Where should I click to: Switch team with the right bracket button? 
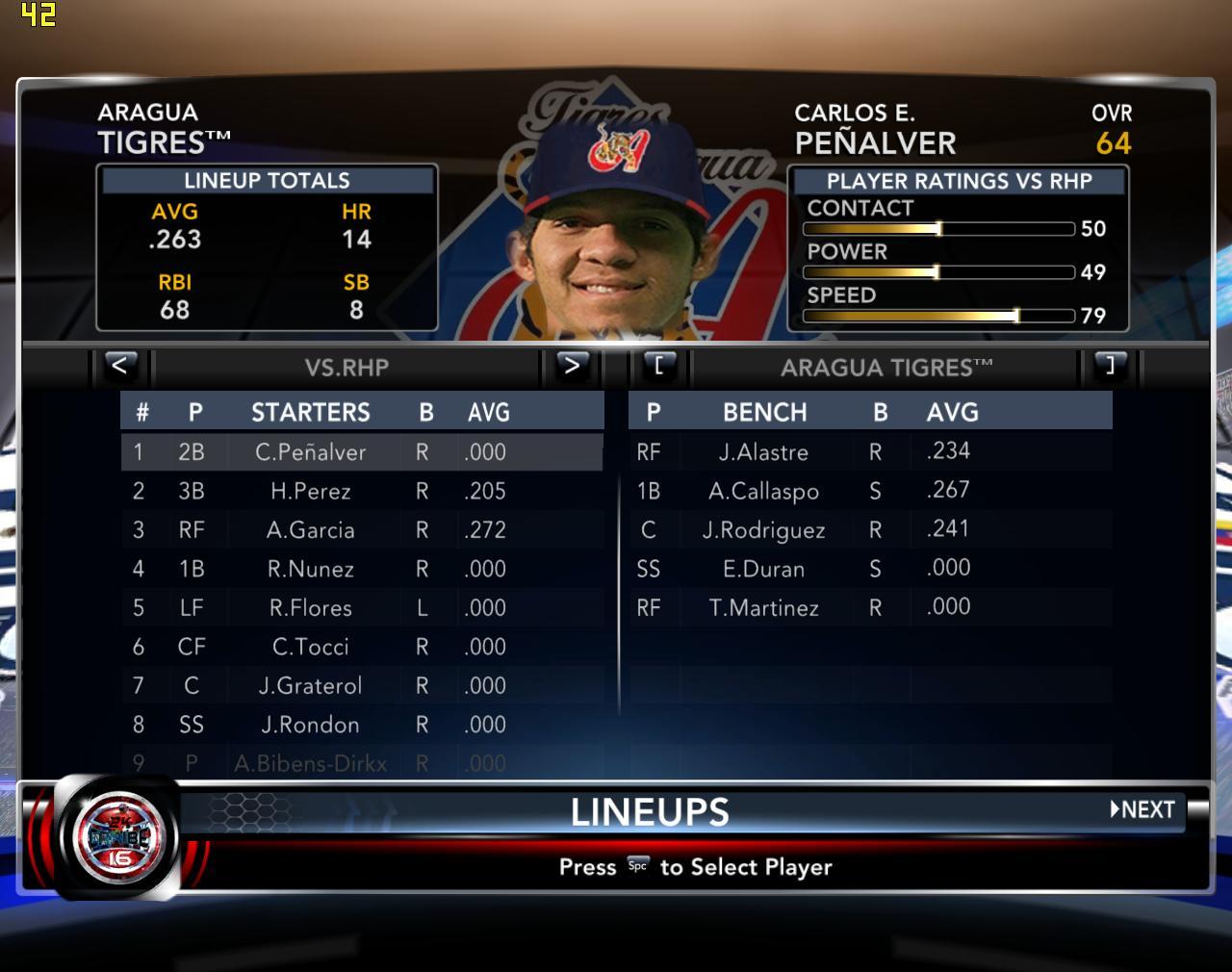coord(1110,366)
